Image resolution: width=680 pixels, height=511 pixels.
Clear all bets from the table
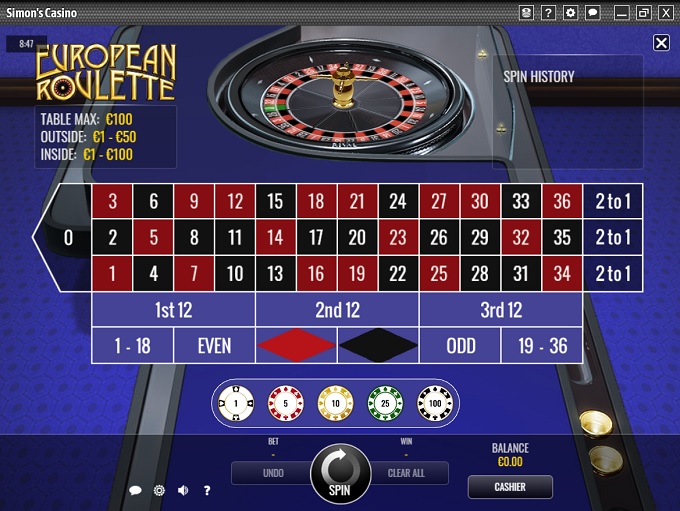[407, 473]
